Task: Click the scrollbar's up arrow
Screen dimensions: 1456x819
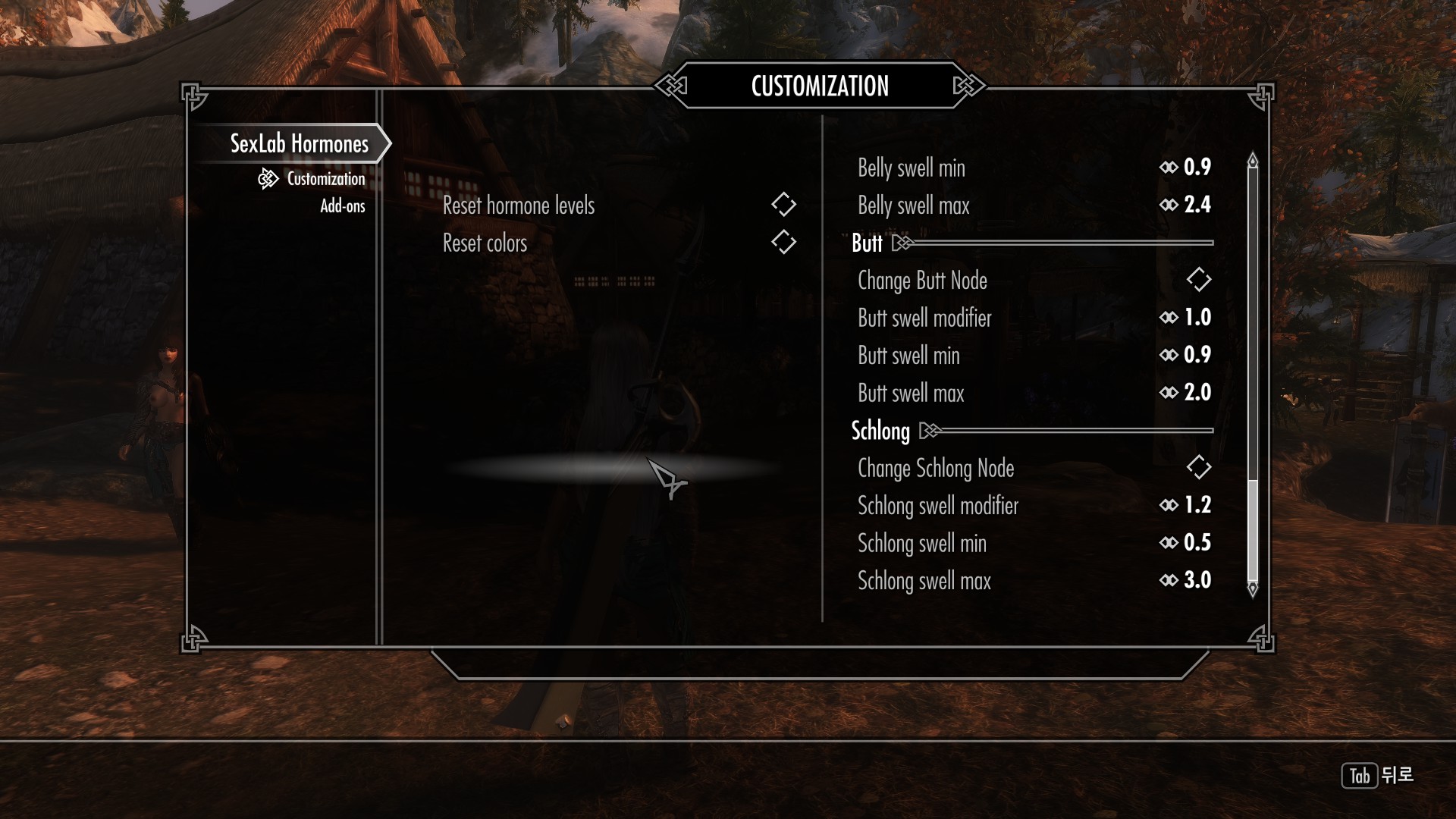Action: click(x=1253, y=161)
